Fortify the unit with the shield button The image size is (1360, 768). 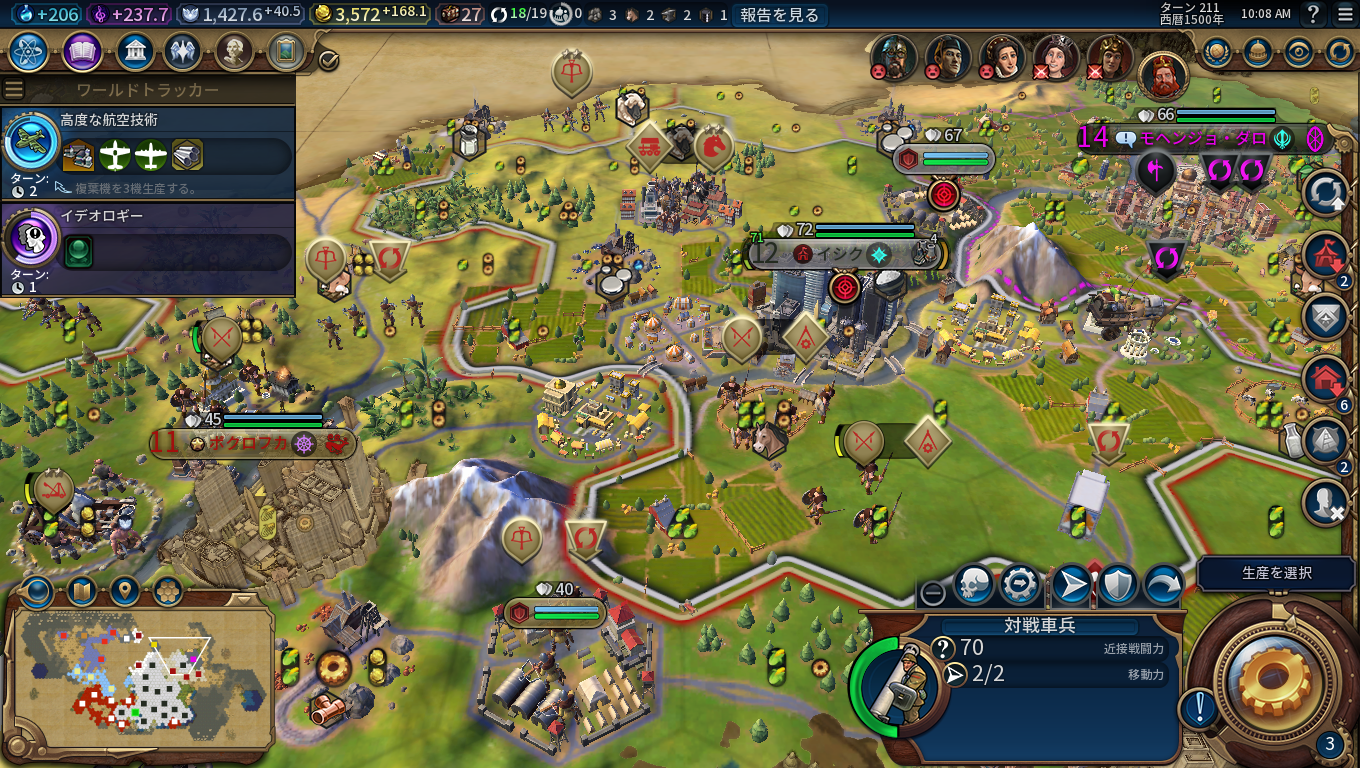[1117, 587]
